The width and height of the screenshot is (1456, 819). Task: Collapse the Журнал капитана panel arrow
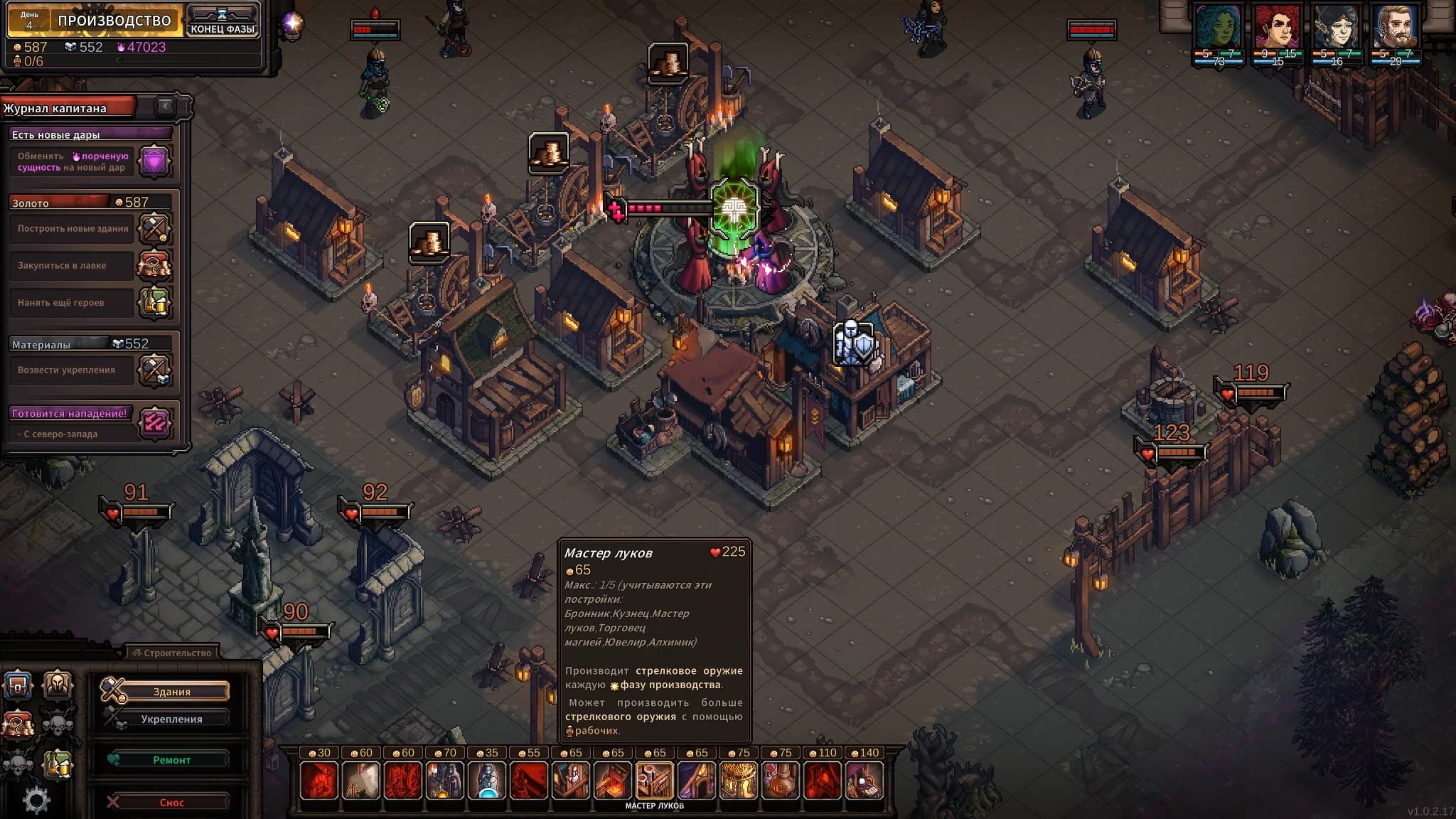pyautogui.click(x=165, y=107)
